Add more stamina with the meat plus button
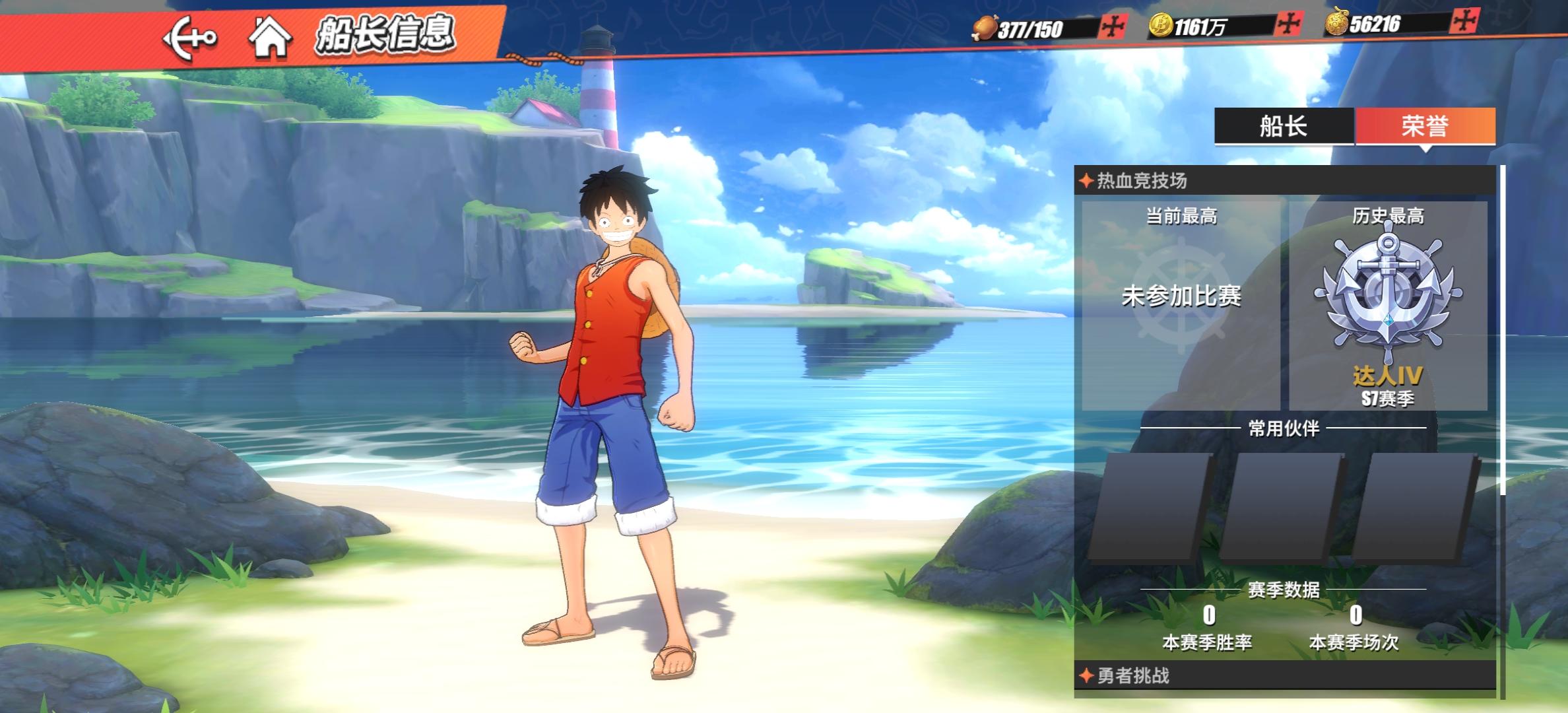Image resolution: width=1568 pixels, height=713 pixels. tap(1114, 27)
